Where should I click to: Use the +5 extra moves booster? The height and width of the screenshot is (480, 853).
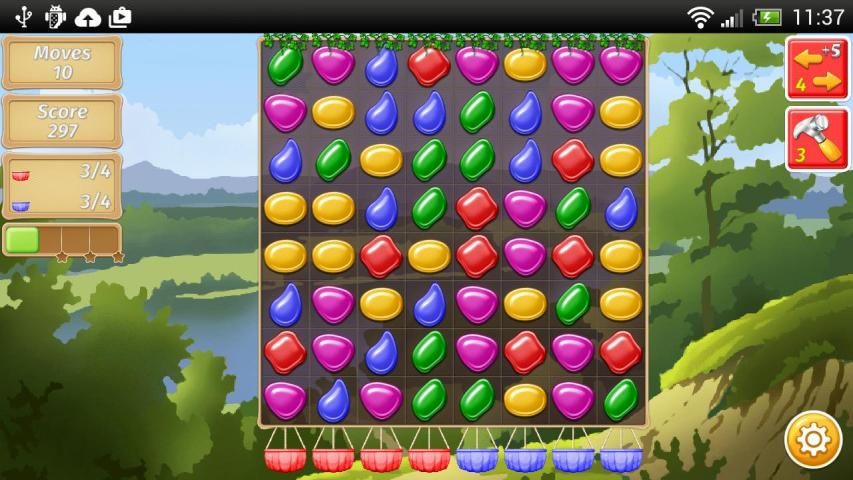pyautogui.click(x=817, y=68)
